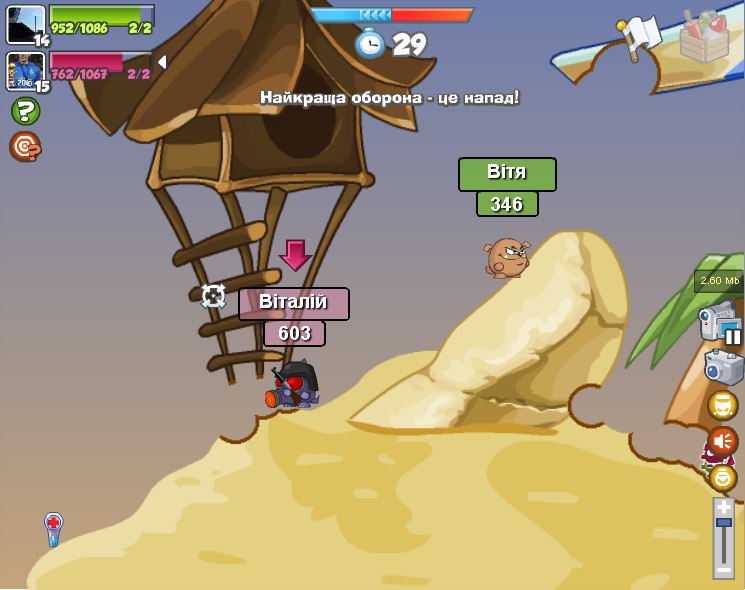
Task: Click the zoom slider's minus button
Action: (723, 569)
